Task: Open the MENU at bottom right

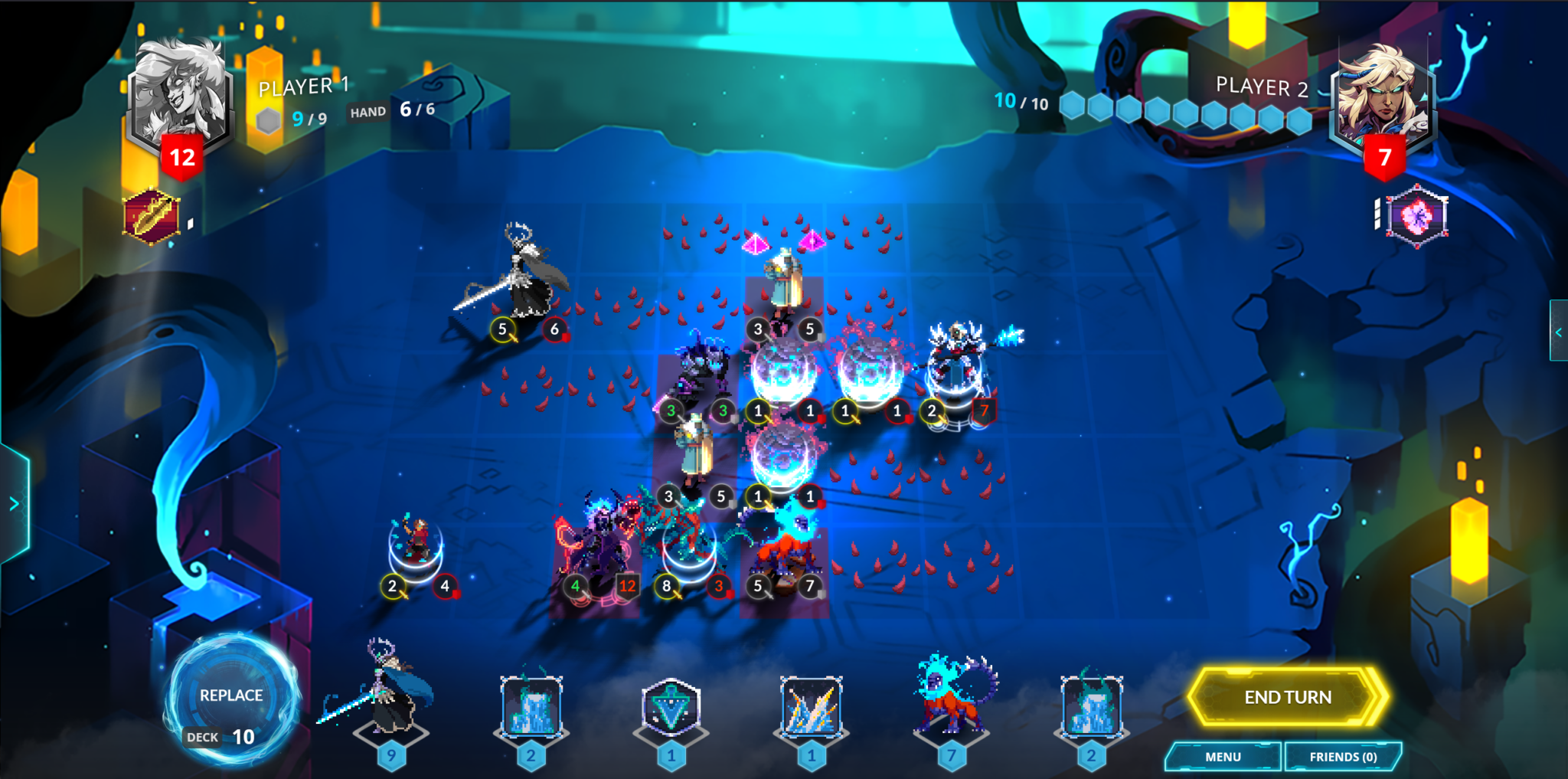Action: point(1223,756)
